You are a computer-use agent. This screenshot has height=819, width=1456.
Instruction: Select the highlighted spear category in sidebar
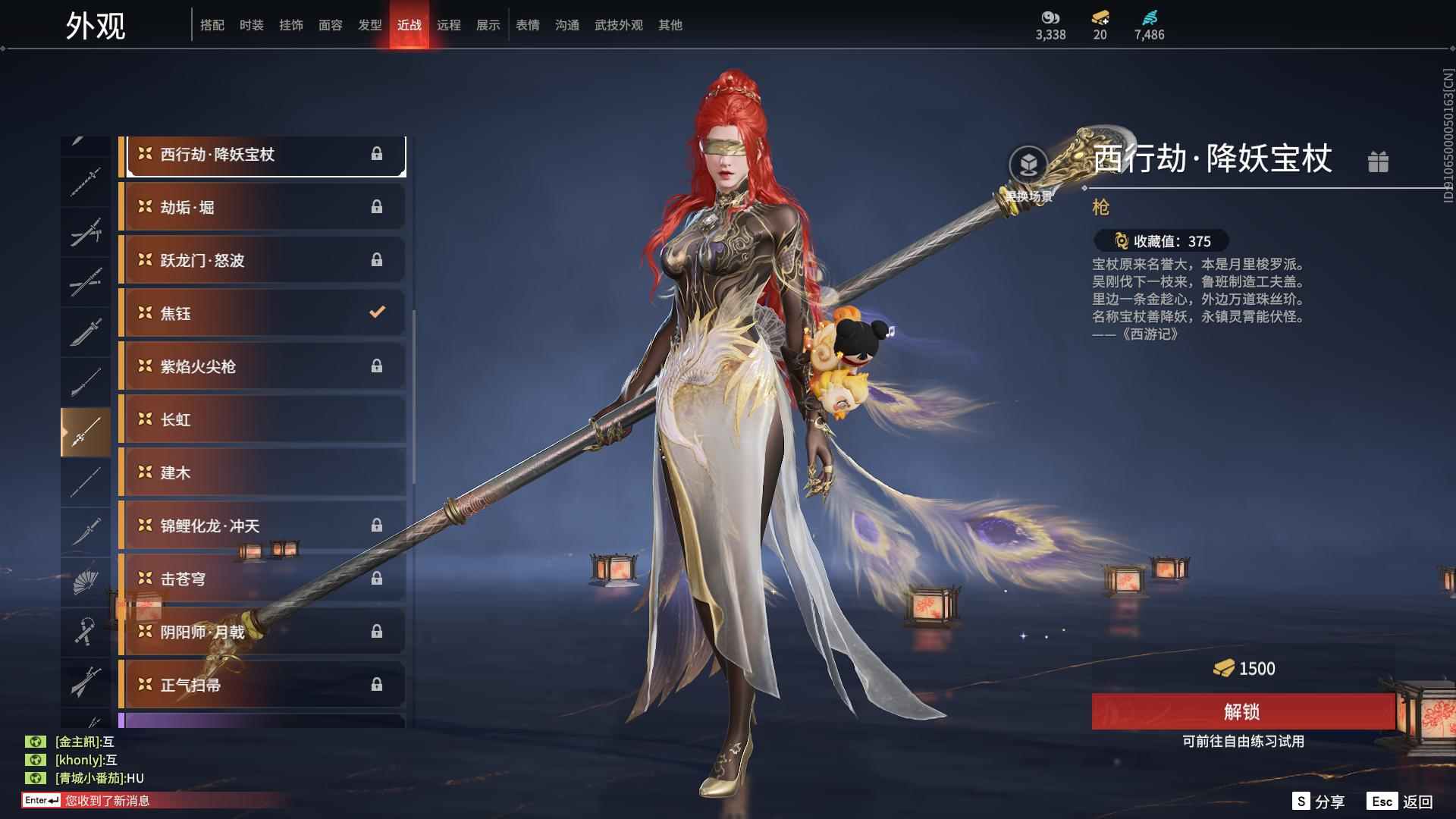click(x=86, y=431)
